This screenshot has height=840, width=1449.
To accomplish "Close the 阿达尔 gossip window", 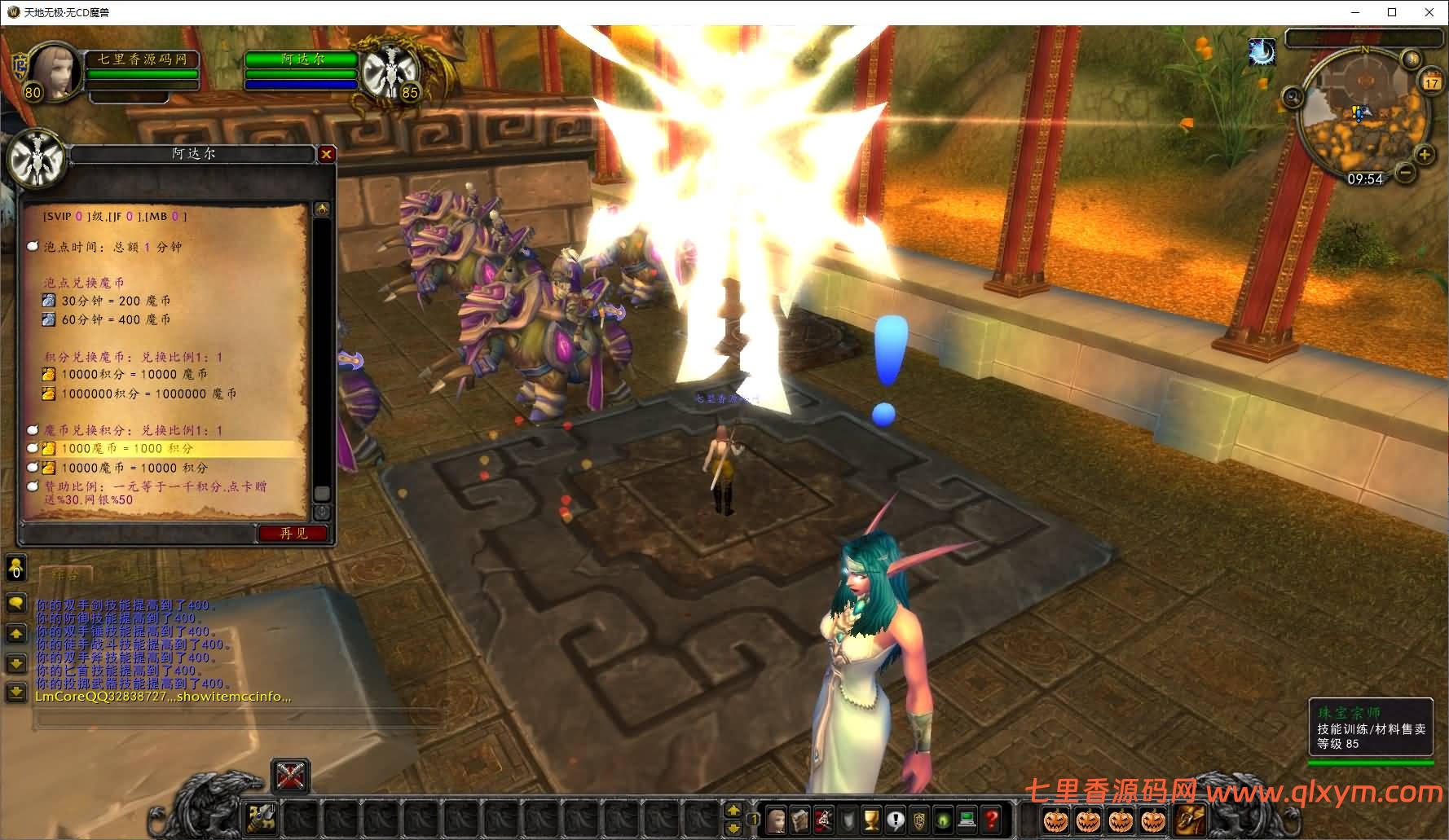I will tap(326, 154).
